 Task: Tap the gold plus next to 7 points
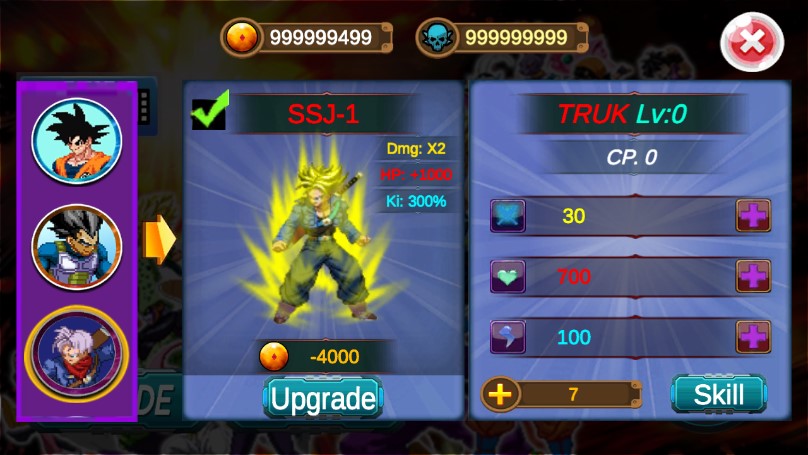(x=501, y=394)
